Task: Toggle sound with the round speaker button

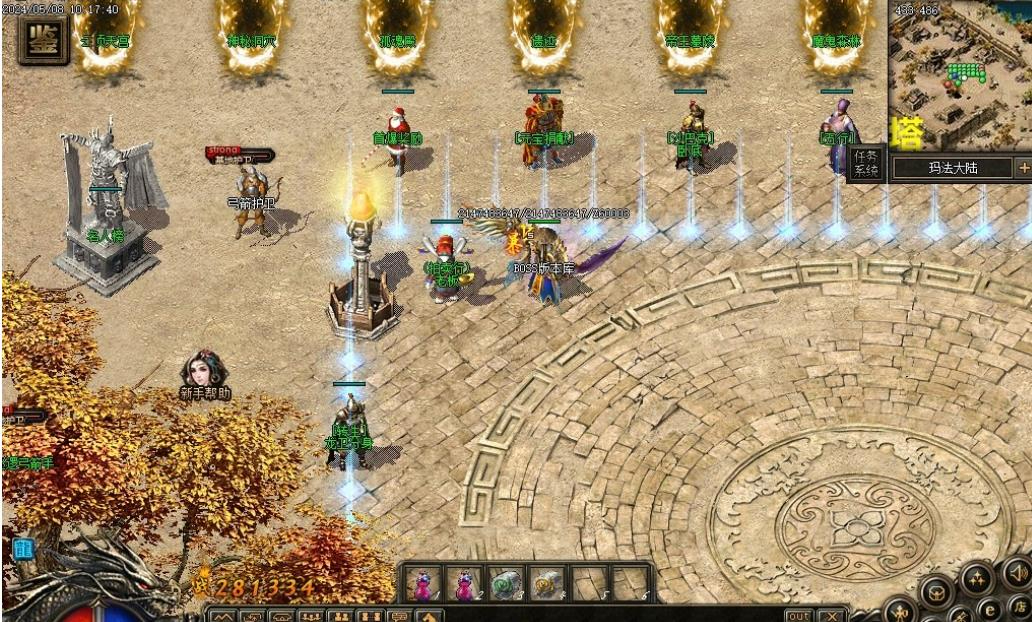Action: (x=1018, y=572)
